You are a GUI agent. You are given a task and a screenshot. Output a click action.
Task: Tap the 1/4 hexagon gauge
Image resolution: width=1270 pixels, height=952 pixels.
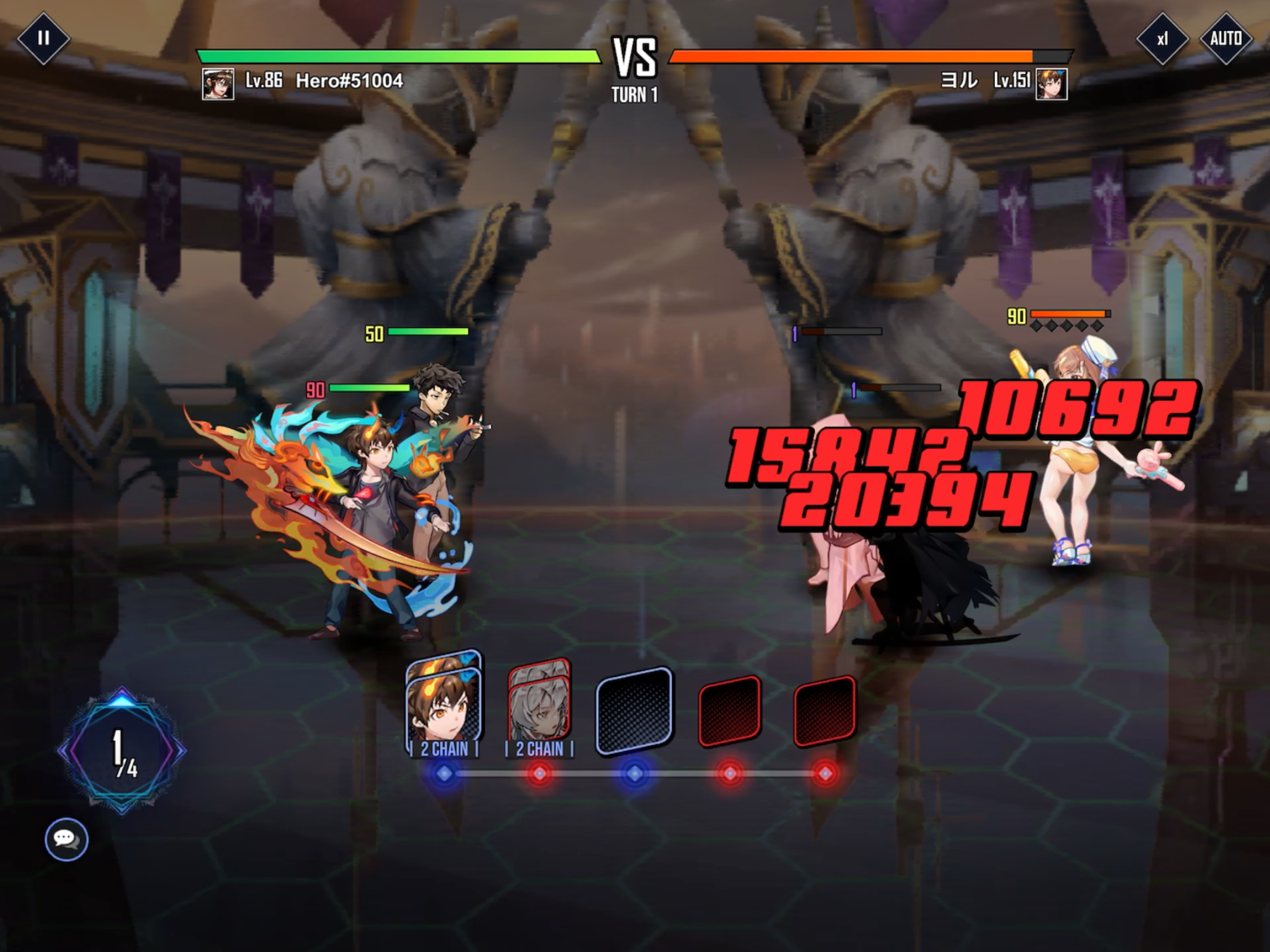pos(122,750)
